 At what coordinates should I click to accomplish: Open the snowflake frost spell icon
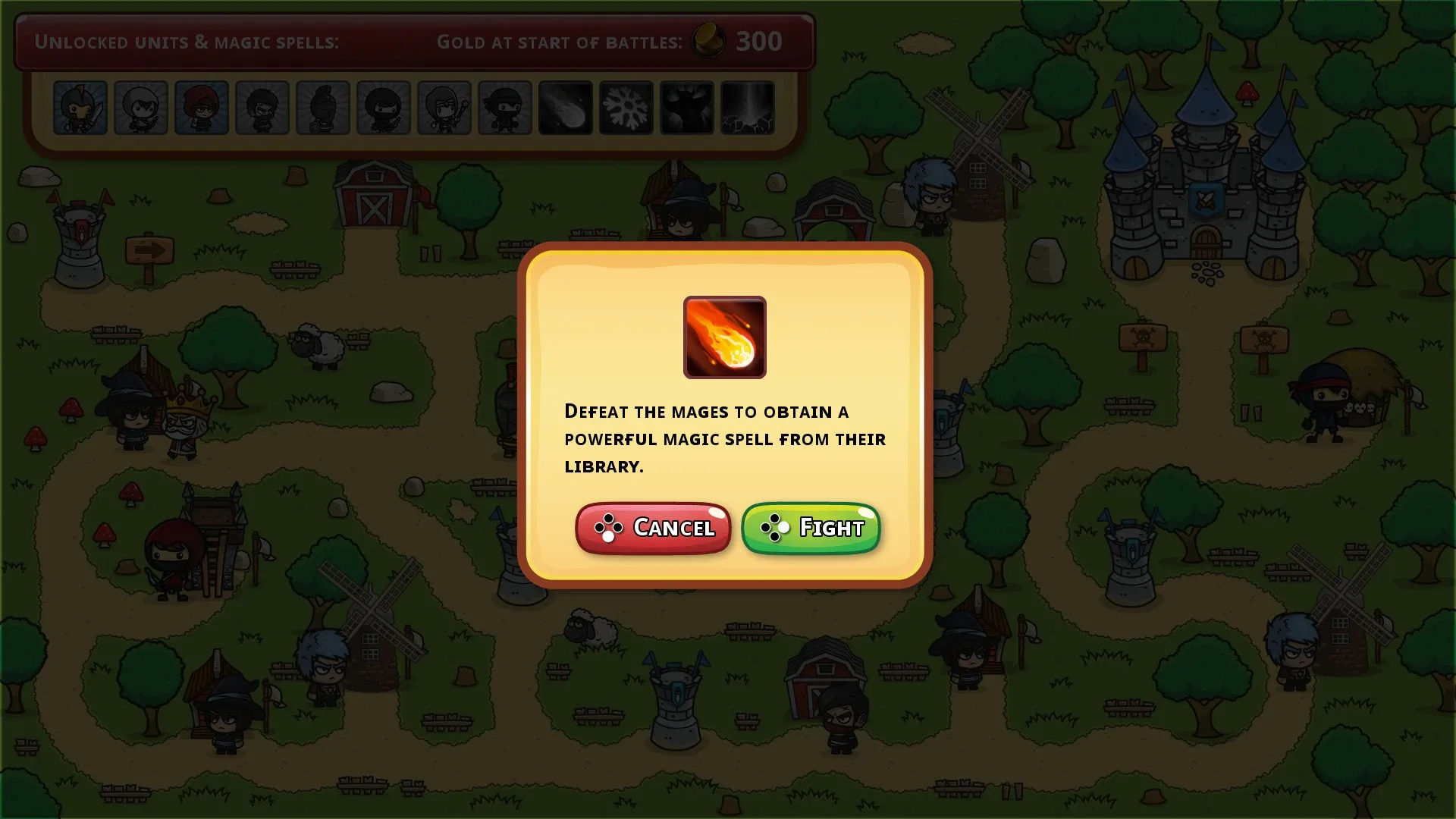tap(626, 108)
